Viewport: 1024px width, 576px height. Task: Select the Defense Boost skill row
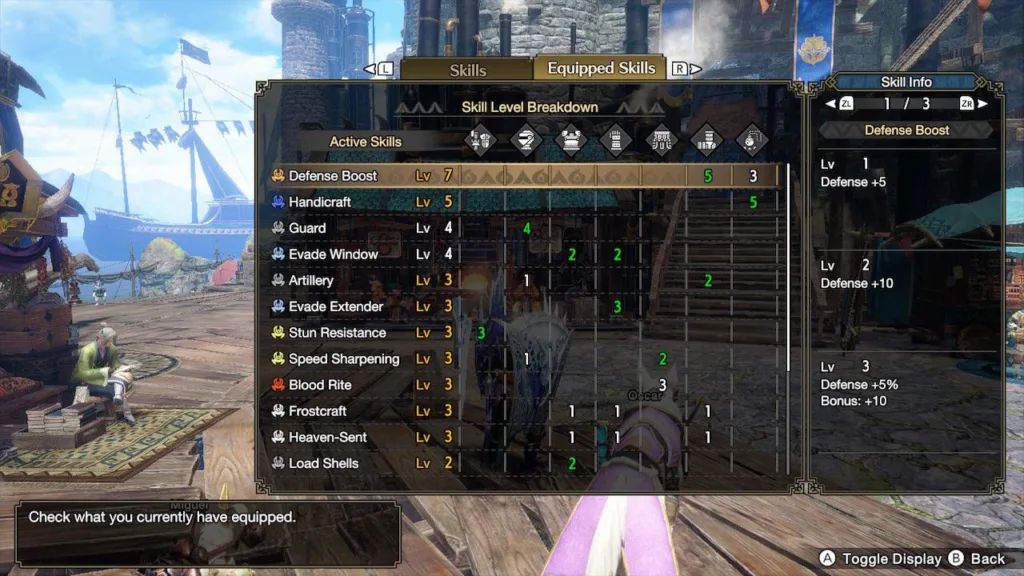tap(333, 176)
